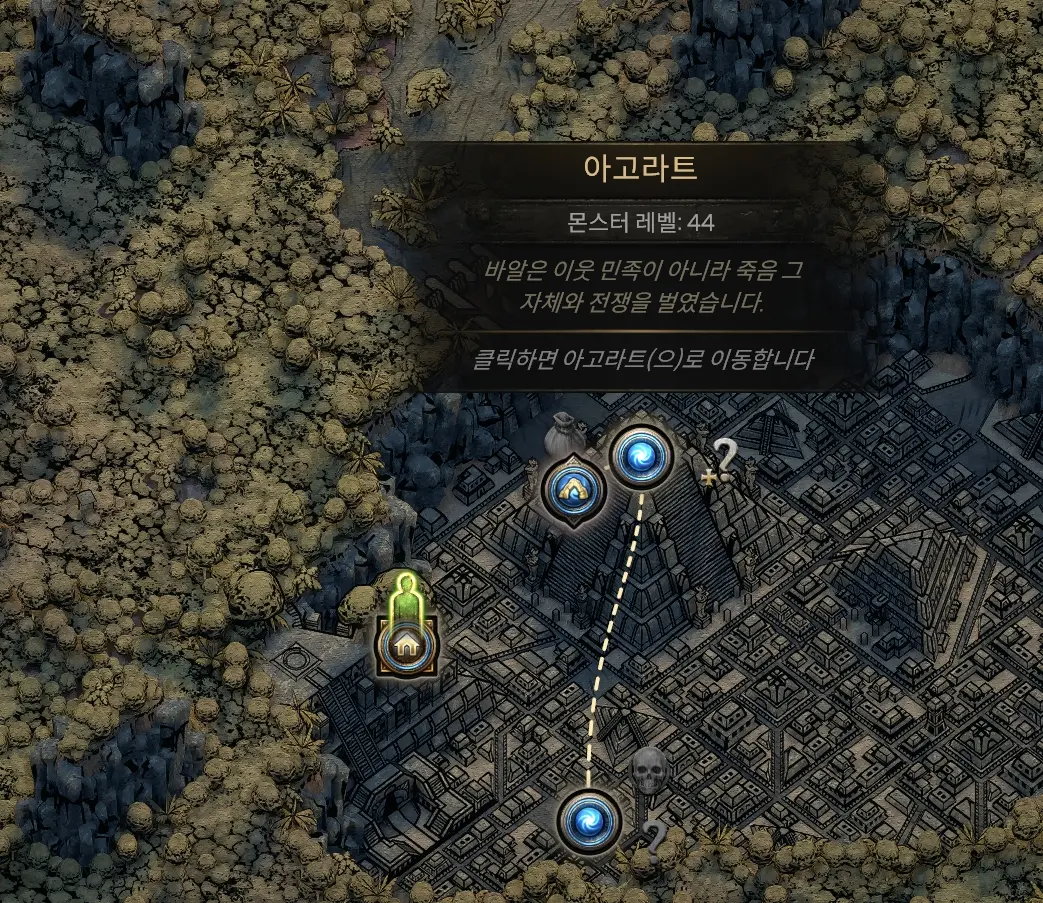Select the home icon town node
Viewport: 1043px width, 903px height.
click(406, 645)
